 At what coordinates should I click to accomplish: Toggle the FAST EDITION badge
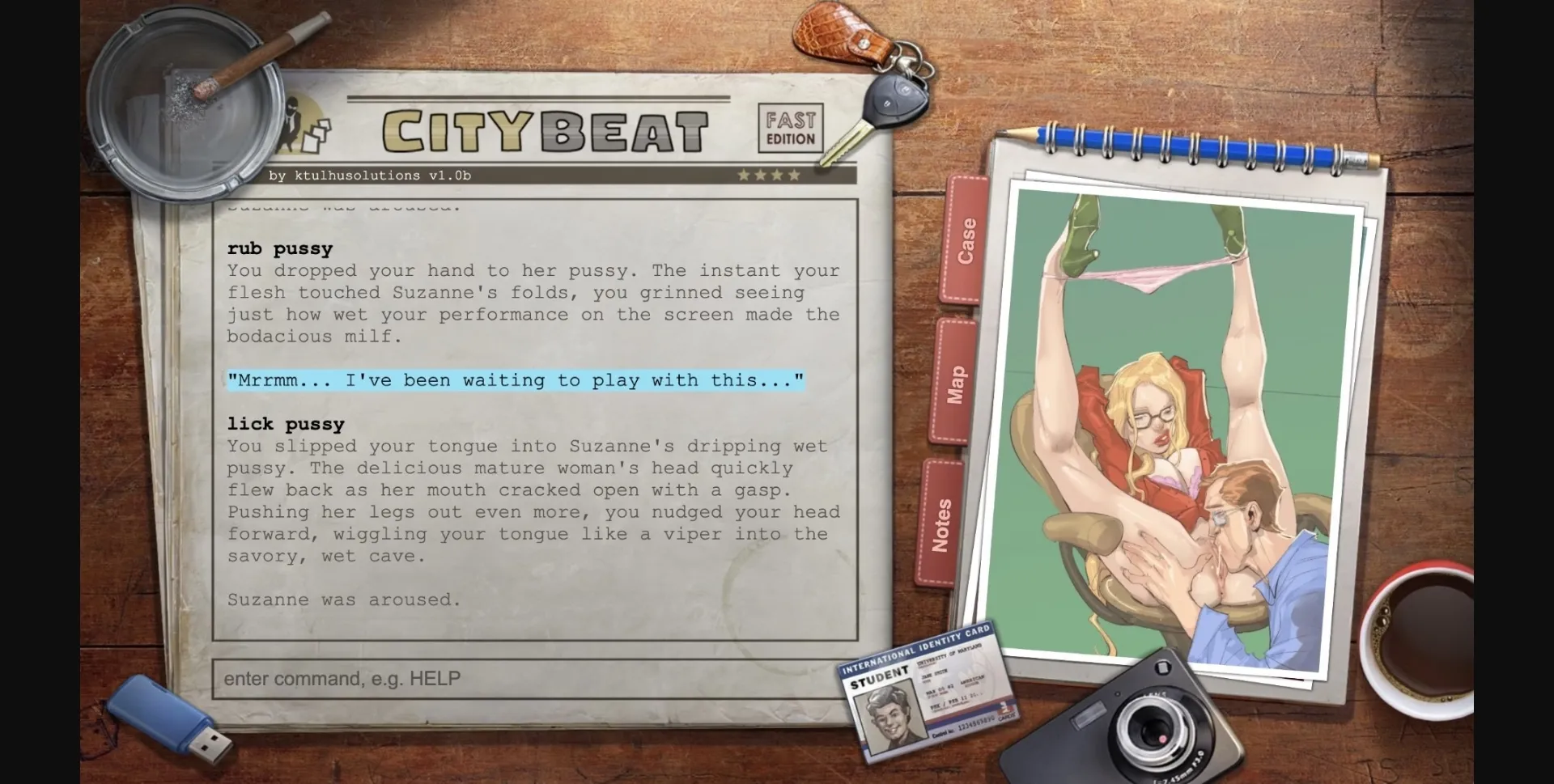click(x=789, y=128)
